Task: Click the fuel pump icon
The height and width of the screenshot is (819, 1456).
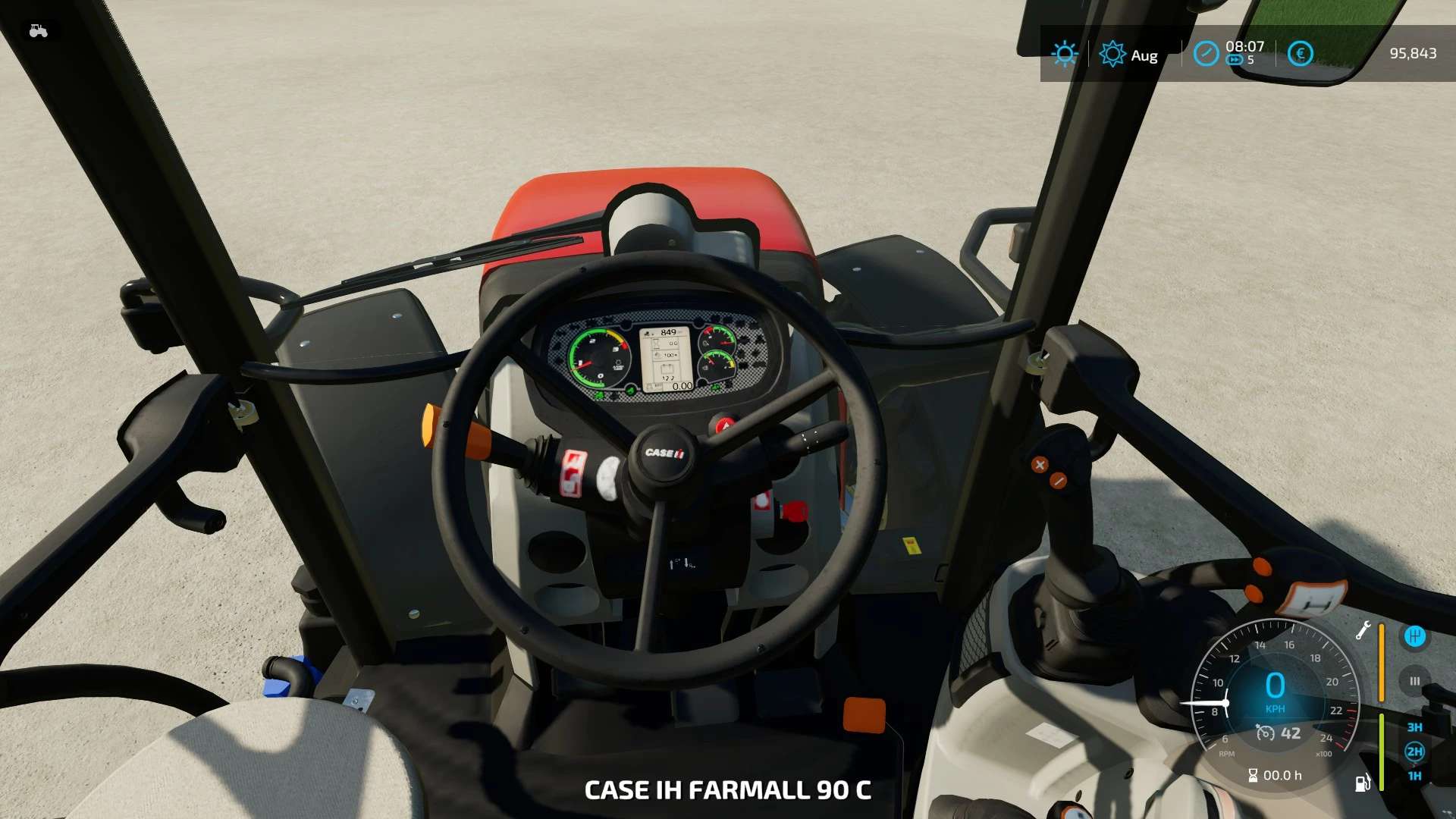Action: [x=1363, y=783]
